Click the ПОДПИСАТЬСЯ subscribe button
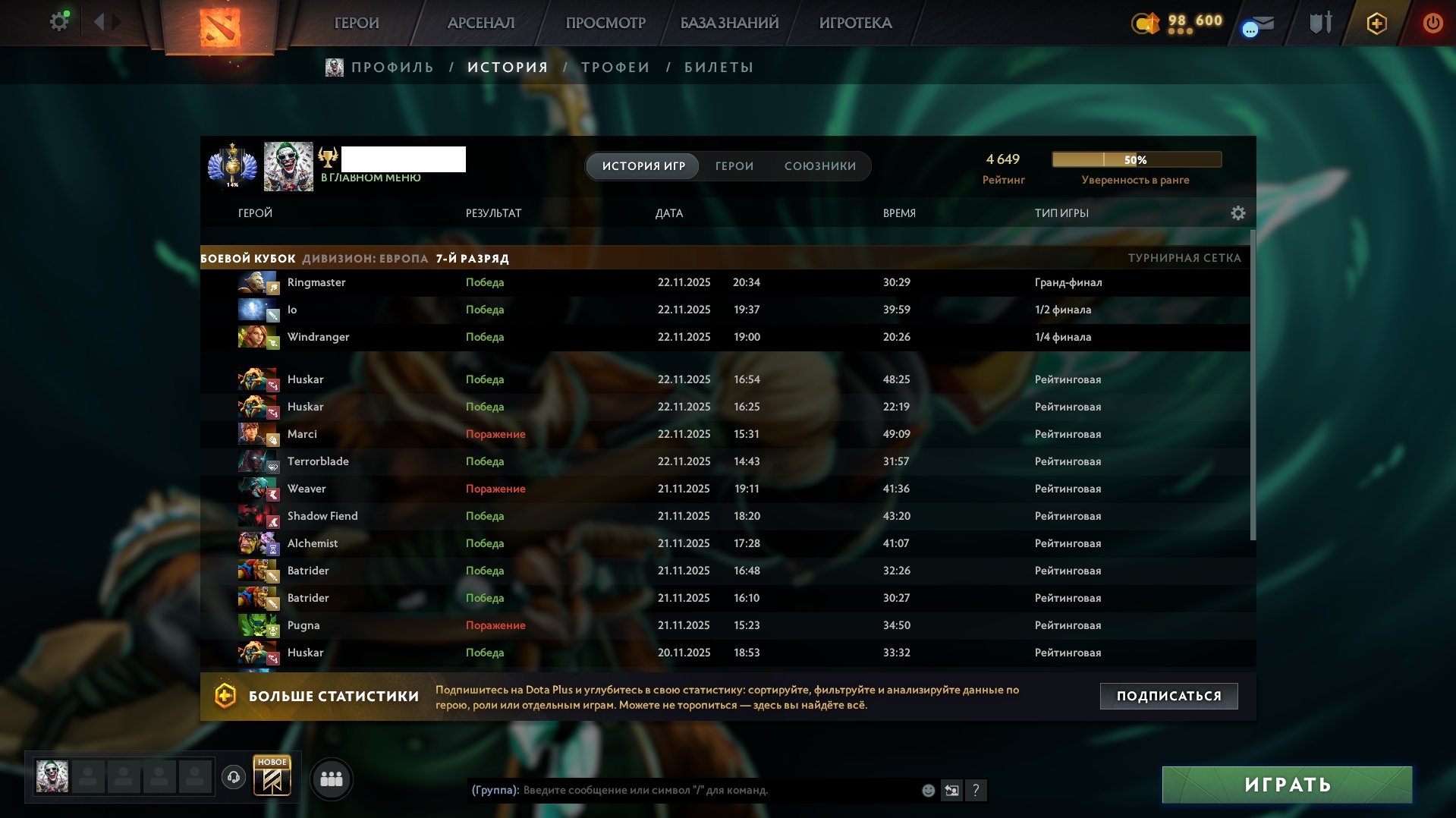 tap(1168, 694)
